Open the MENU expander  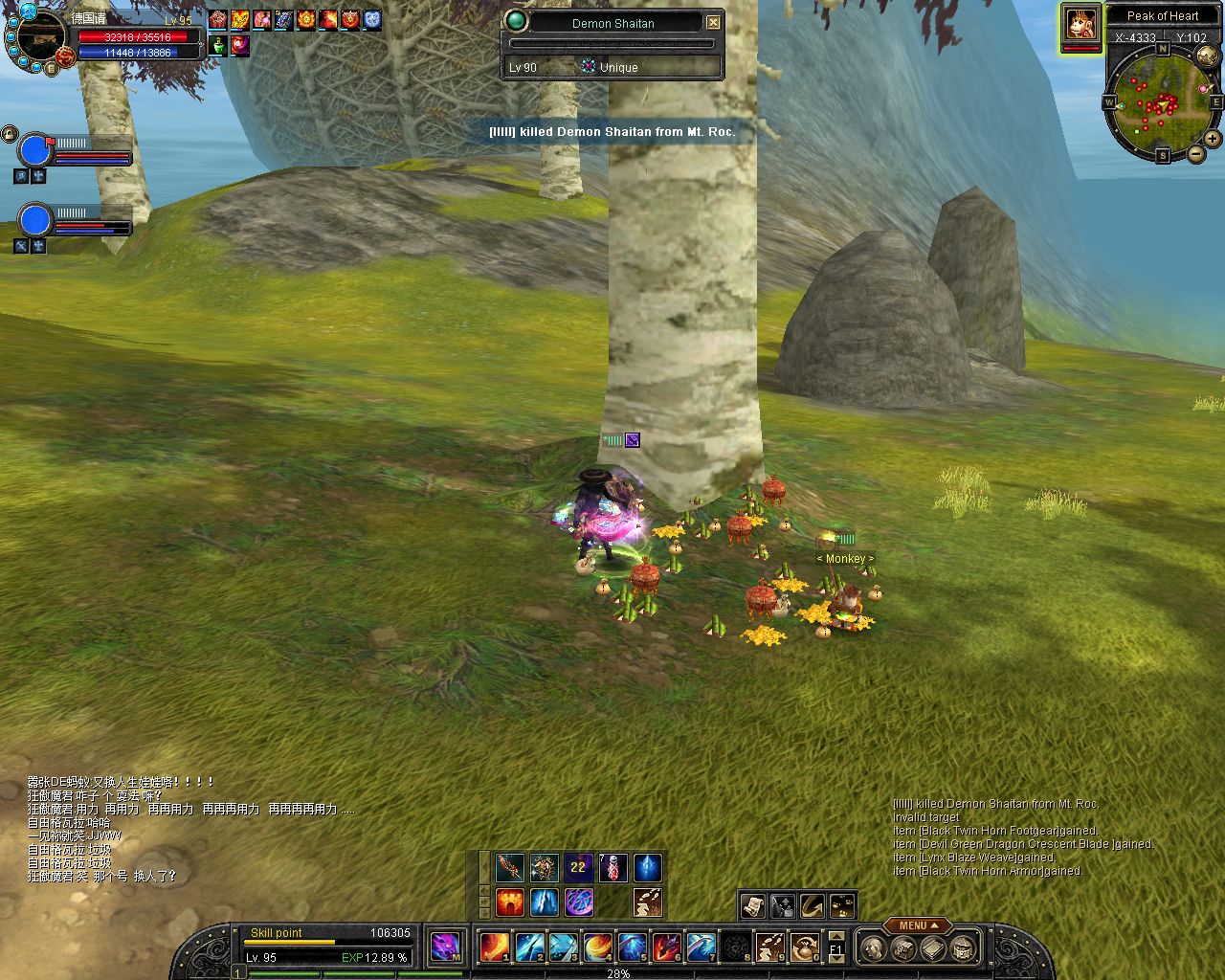pyautogui.click(x=917, y=925)
